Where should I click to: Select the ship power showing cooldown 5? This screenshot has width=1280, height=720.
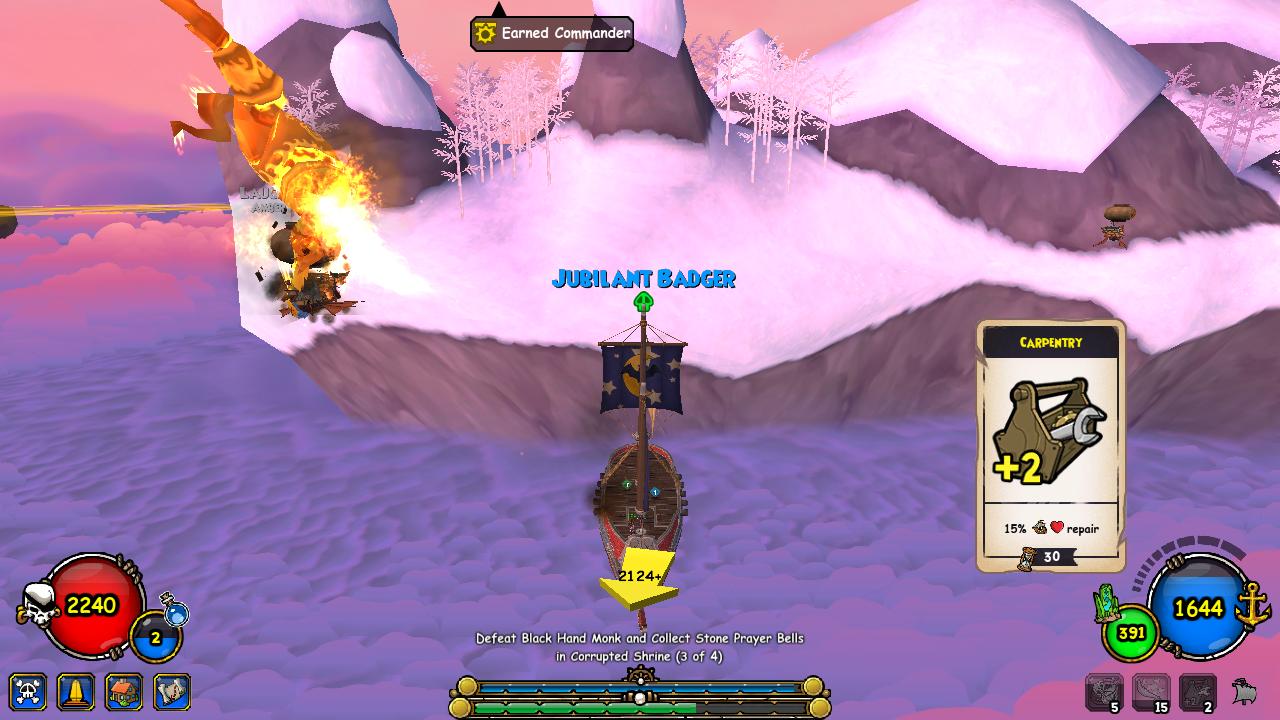(1104, 692)
